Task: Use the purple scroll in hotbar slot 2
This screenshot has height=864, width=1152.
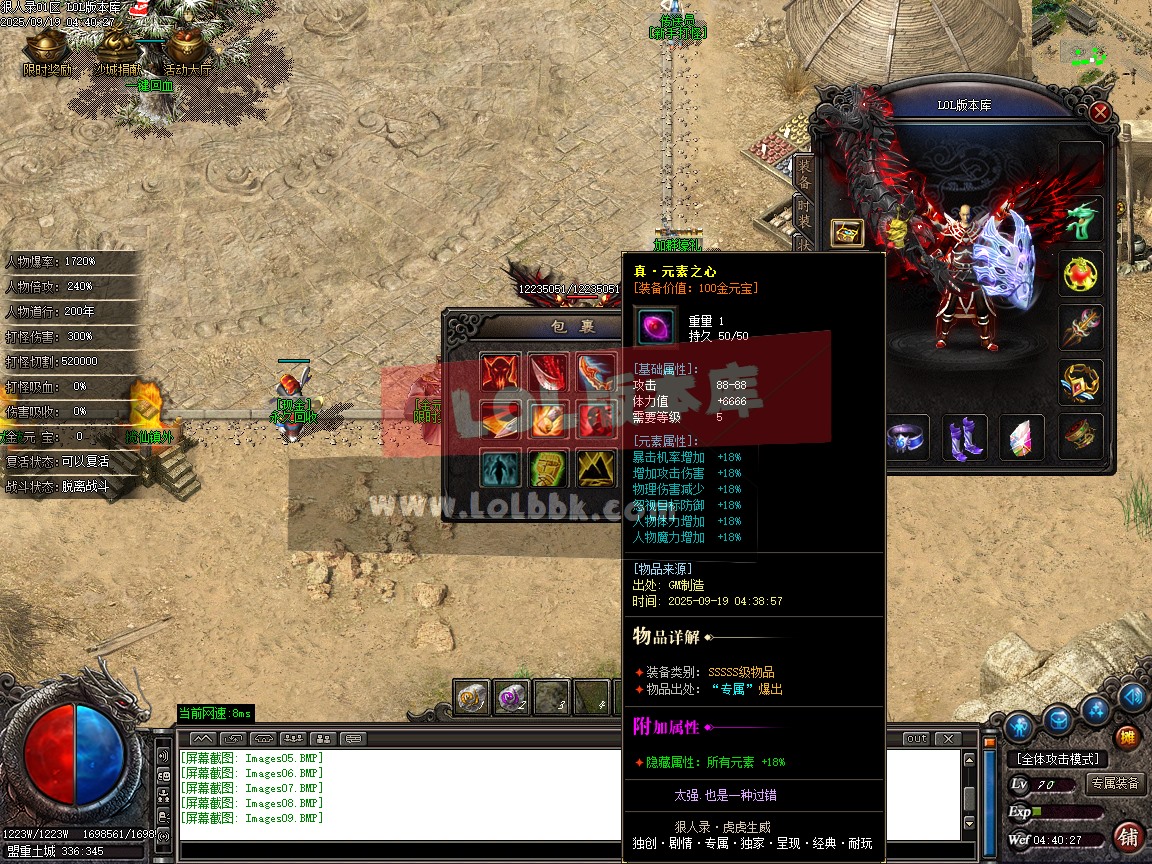Action: [512, 697]
